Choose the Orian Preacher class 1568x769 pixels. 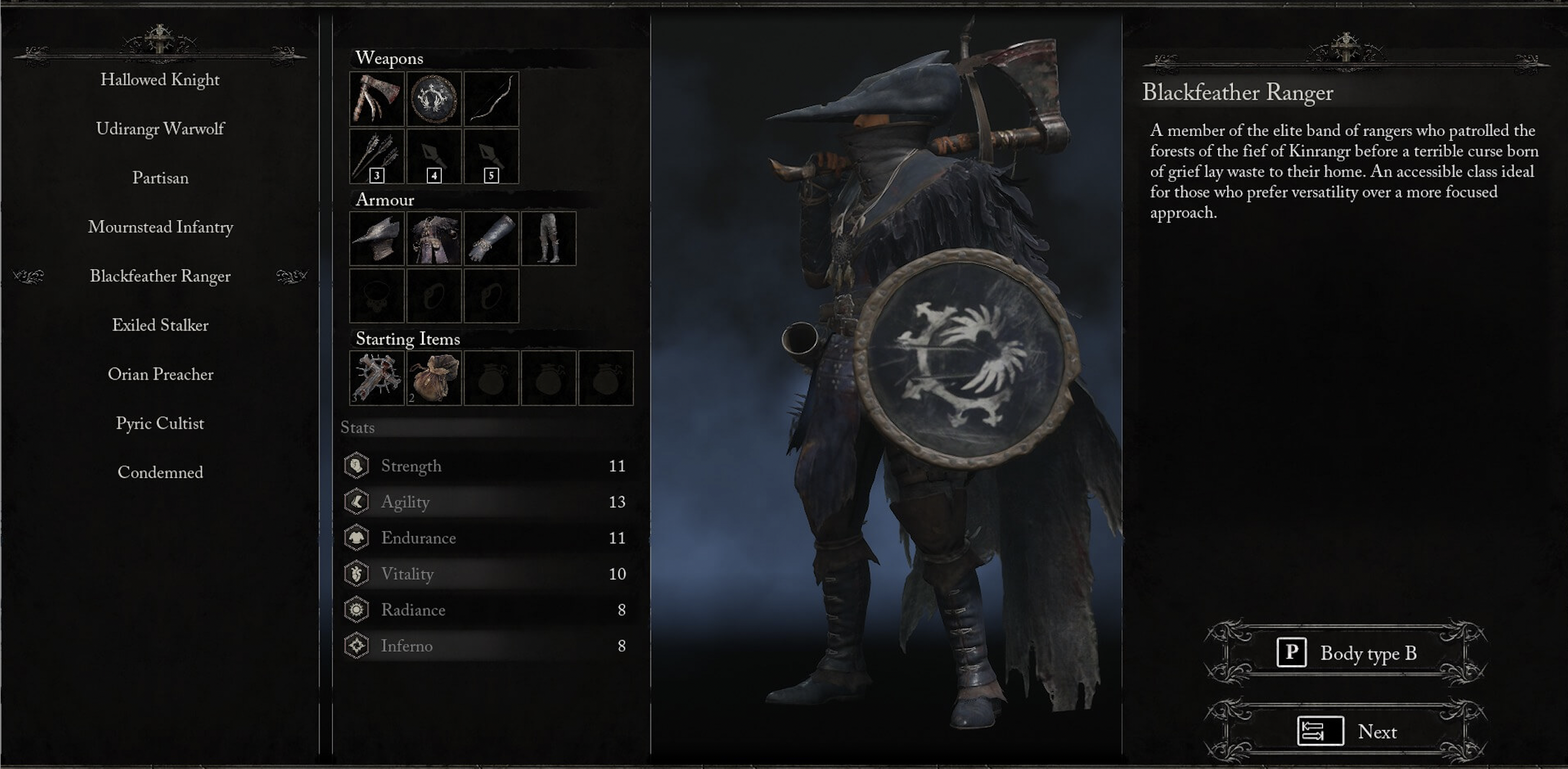[161, 374]
